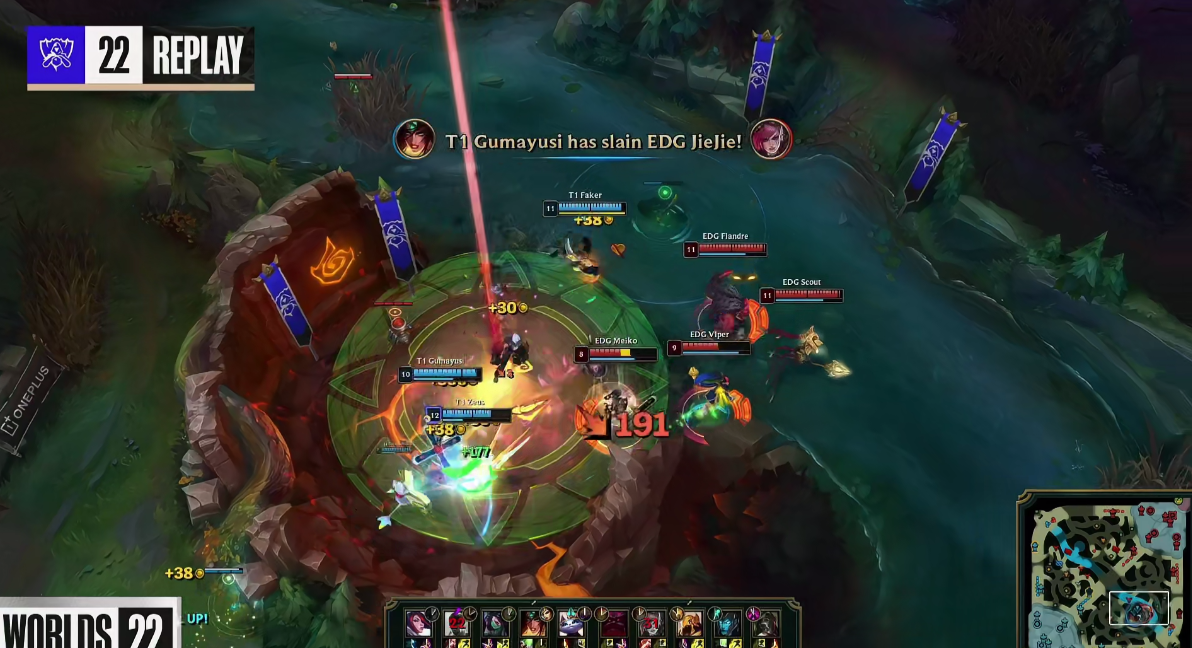This screenshot has width=1192, height=648.
Task: Select the dead champion portrait showing 22
Action: tap(456, 622)
